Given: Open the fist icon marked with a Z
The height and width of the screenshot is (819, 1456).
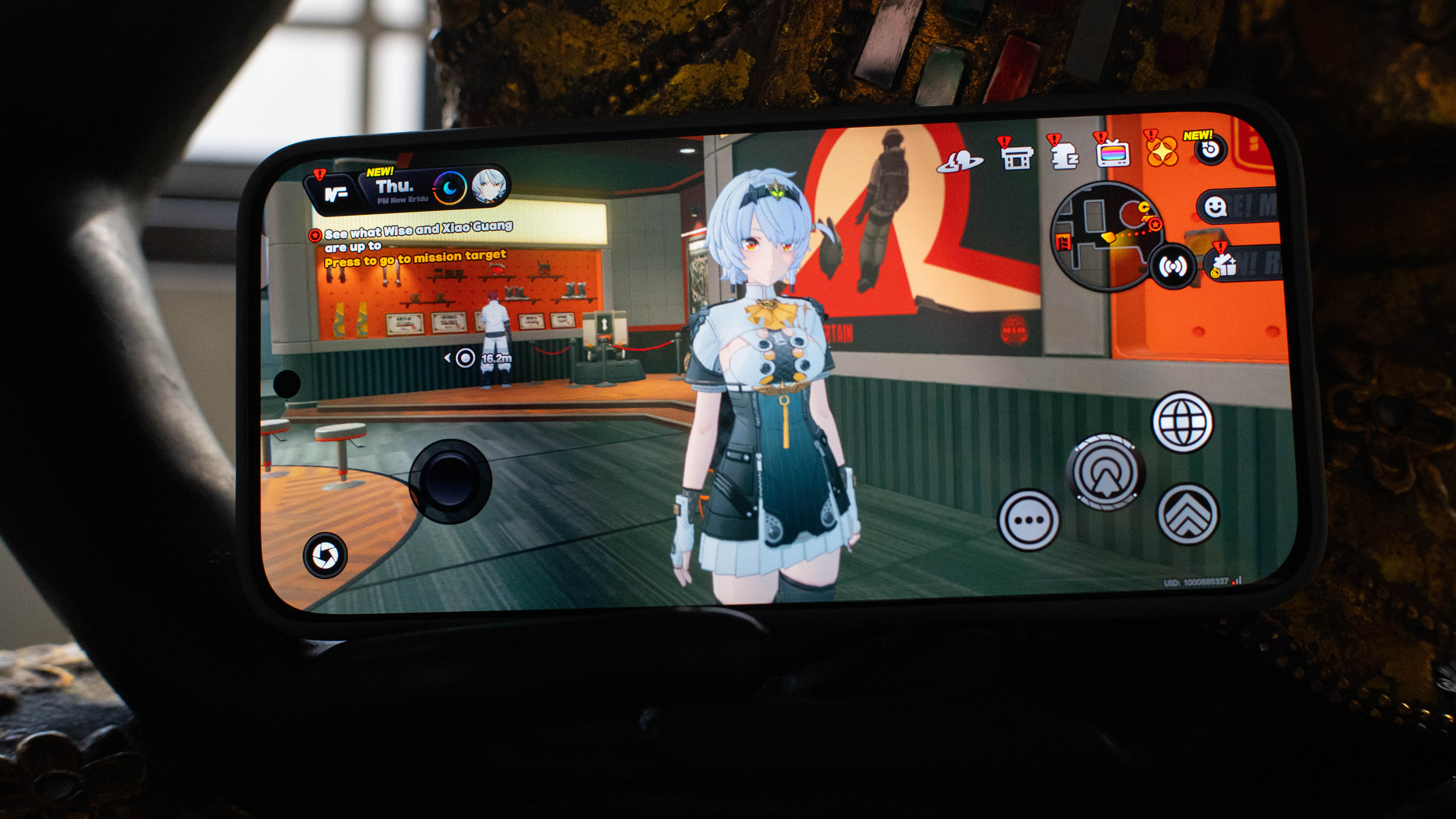Looking at the screenshot, I should tap(1065, 155).
